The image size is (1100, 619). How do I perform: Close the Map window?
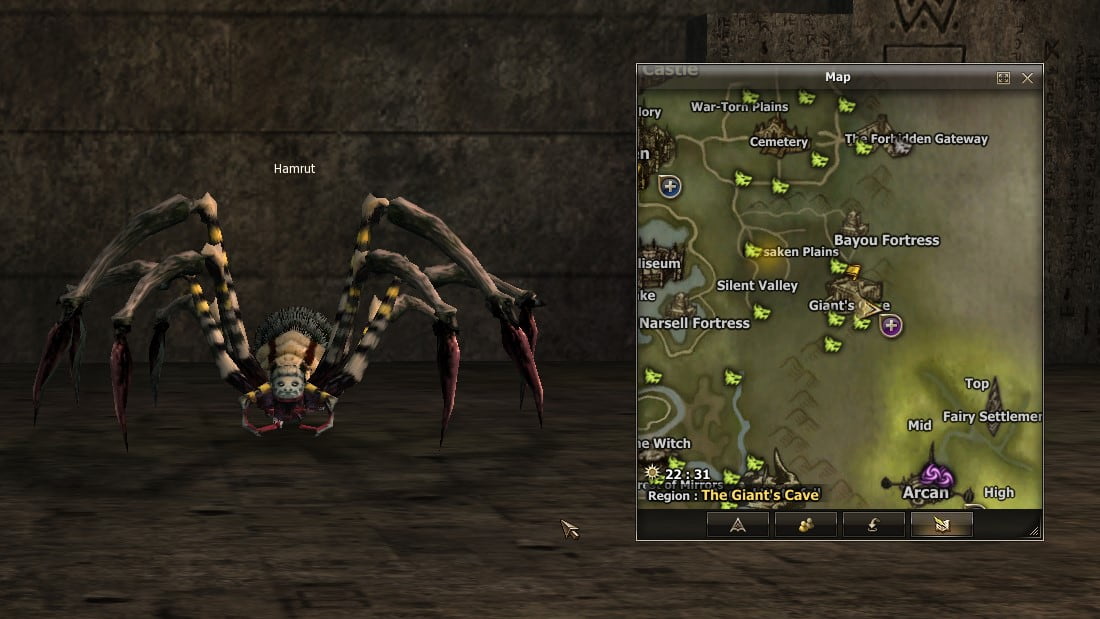(1027, 78)
